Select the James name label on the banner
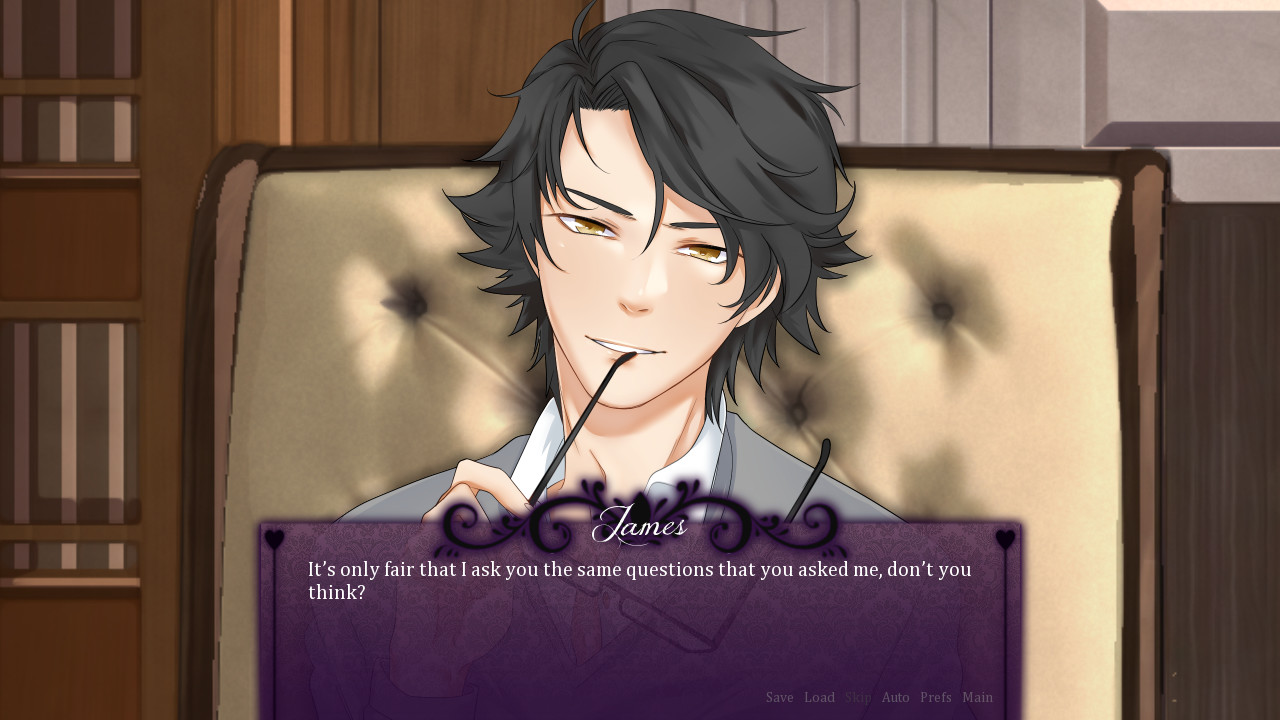The image size is (1280, 720). (x=642, y=523)
